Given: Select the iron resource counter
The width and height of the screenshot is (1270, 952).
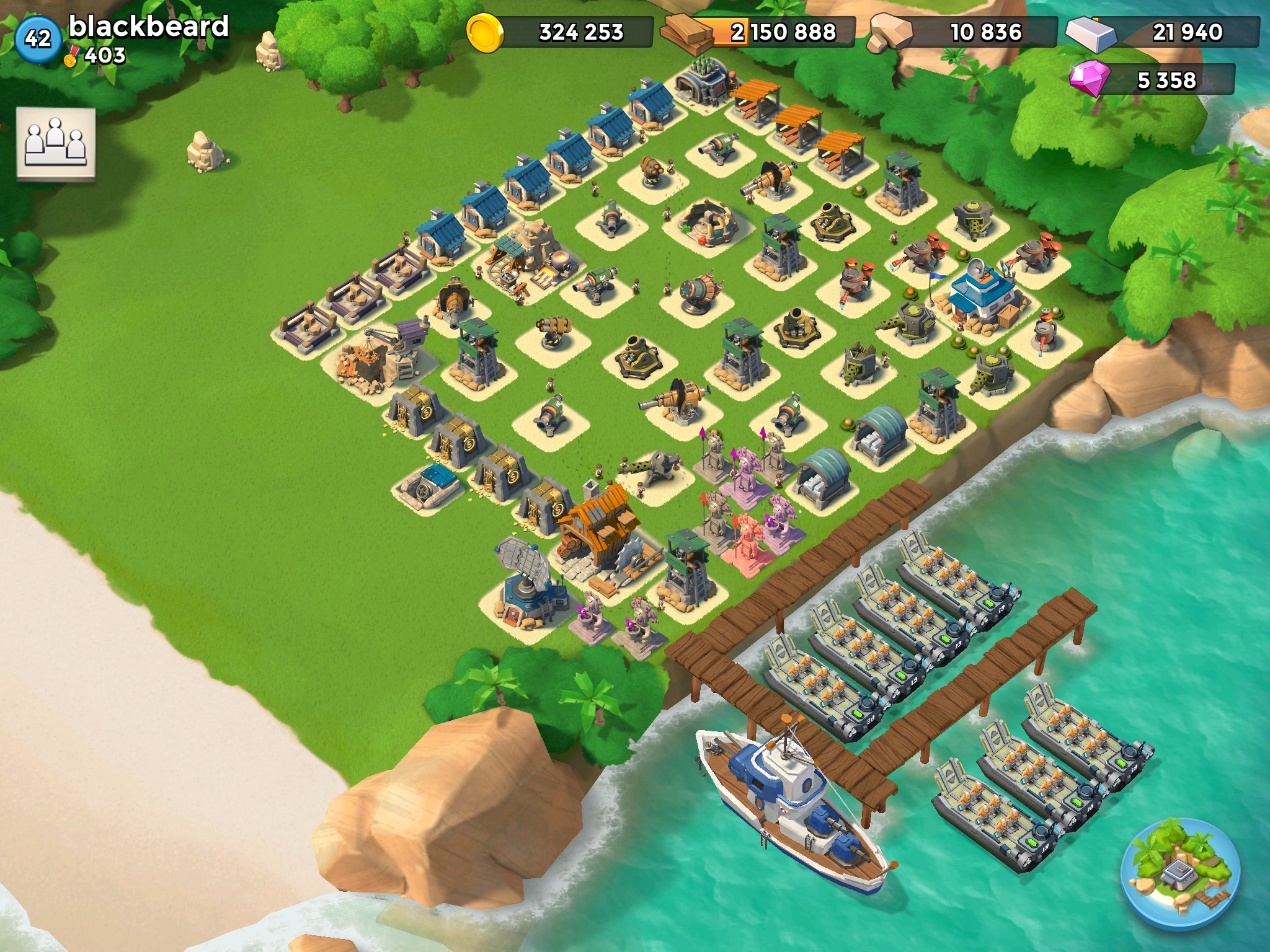Looking at the screenshot, I should click(1163, 31).
